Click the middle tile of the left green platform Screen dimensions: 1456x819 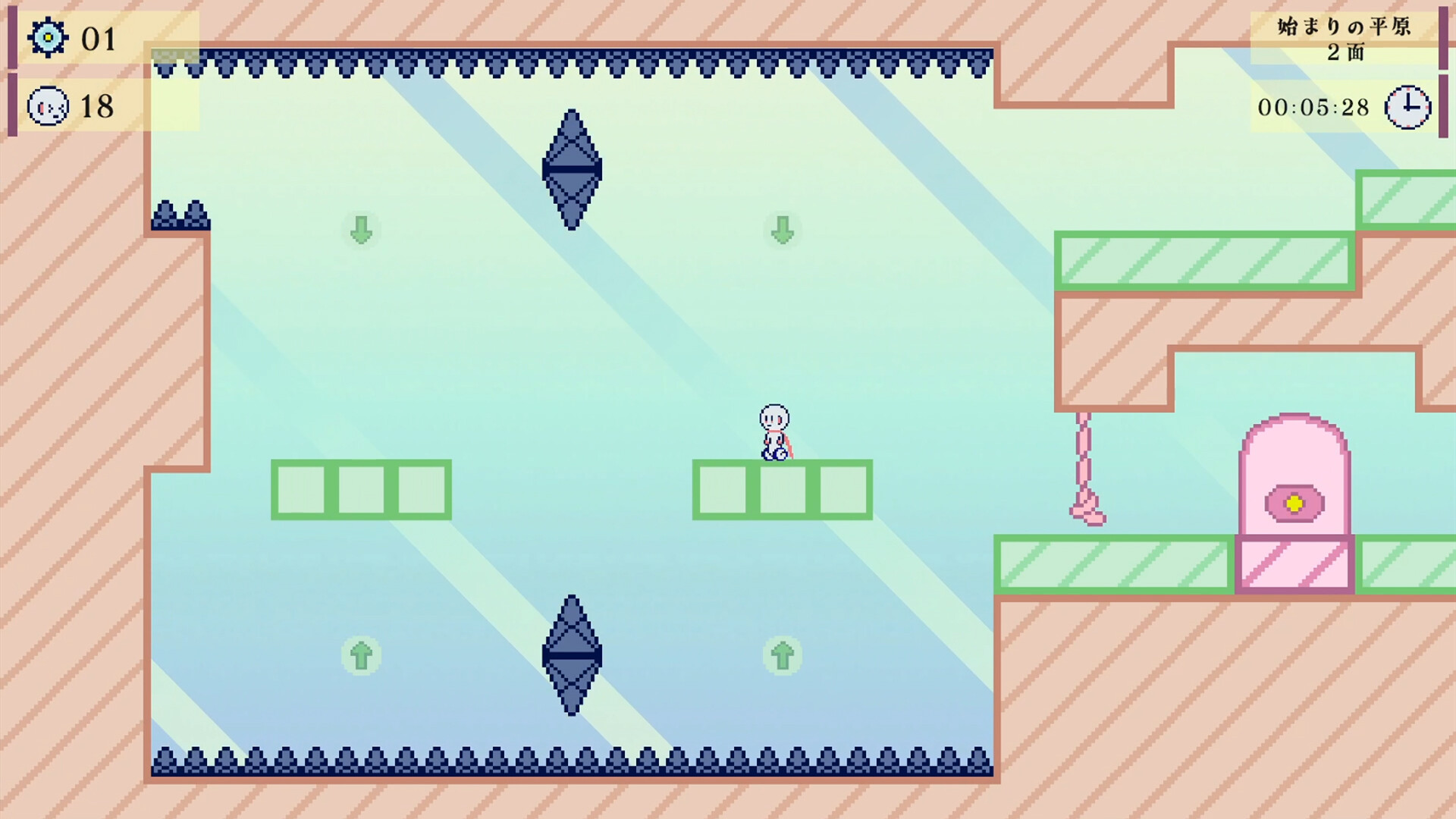pos(362,489)
